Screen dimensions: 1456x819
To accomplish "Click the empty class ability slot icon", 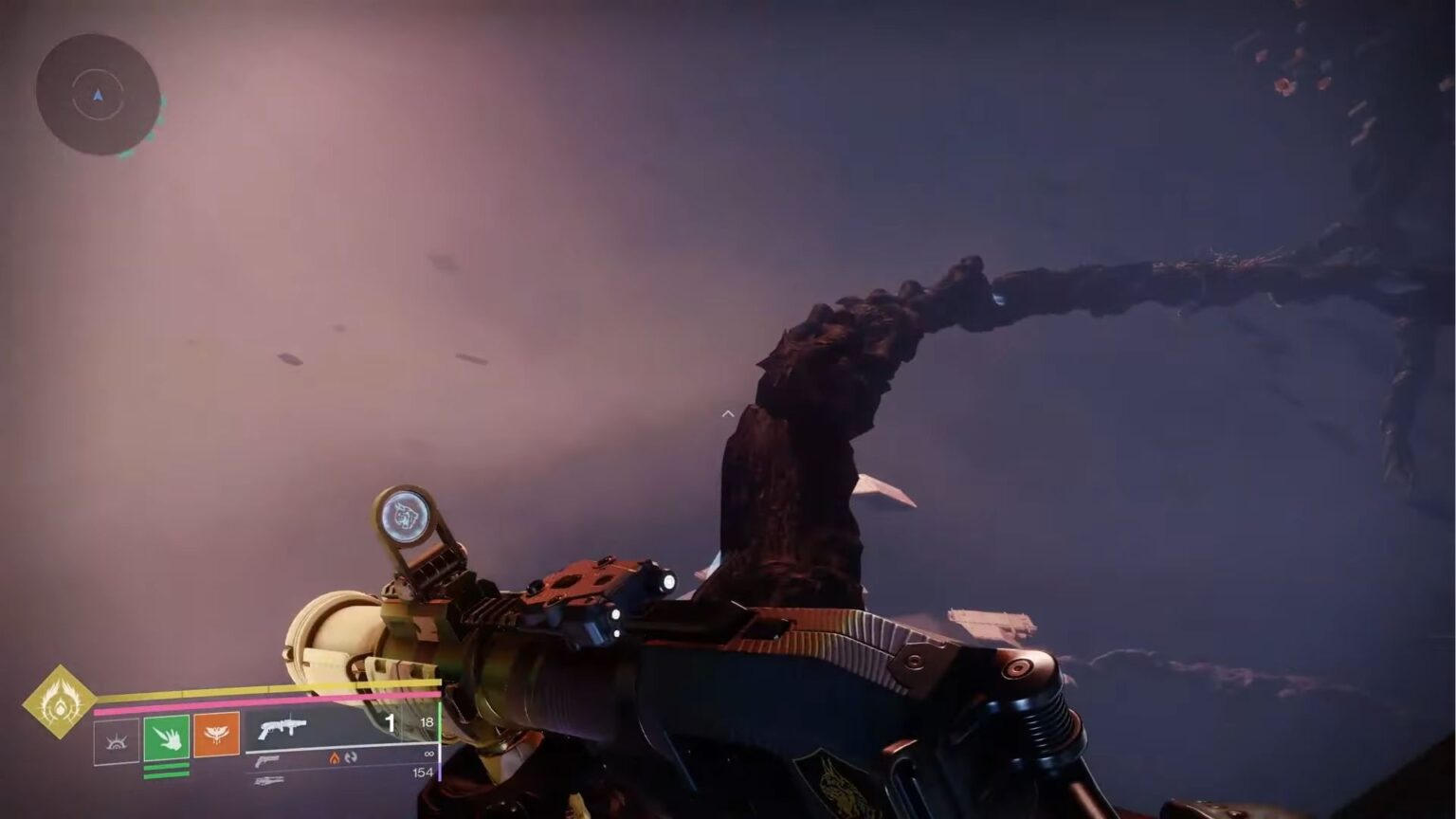I will coord(116,742).
